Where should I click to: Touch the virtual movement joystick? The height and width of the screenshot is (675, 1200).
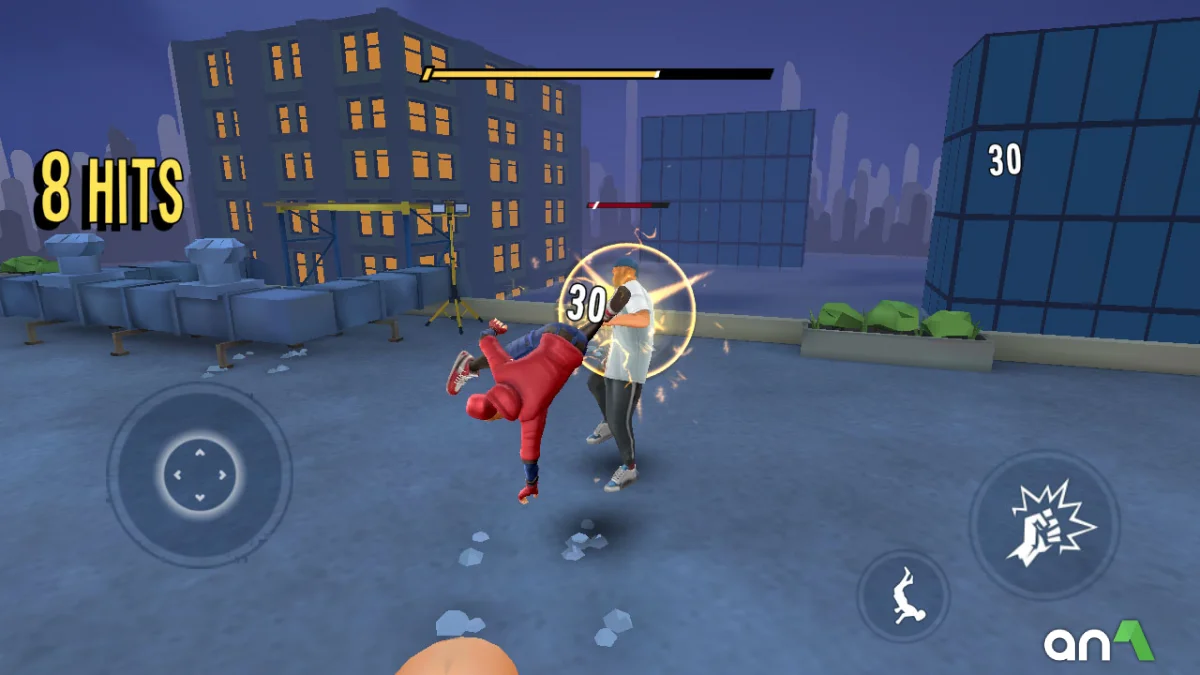[199, 474]
